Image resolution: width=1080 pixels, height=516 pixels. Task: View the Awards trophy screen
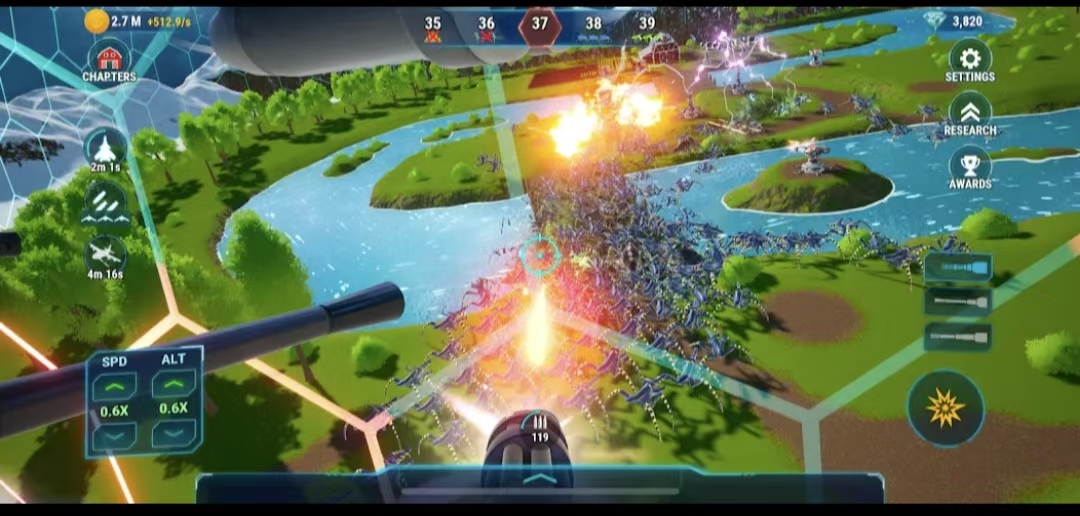(969, 167)
